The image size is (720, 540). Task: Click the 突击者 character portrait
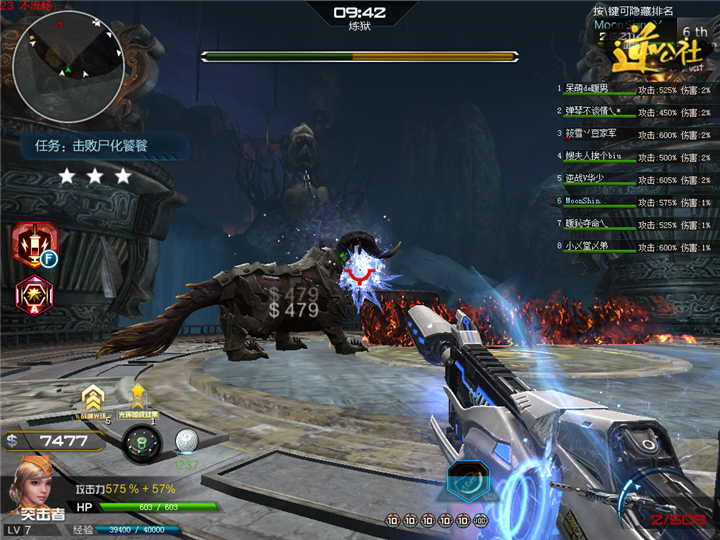pos(32,487)
